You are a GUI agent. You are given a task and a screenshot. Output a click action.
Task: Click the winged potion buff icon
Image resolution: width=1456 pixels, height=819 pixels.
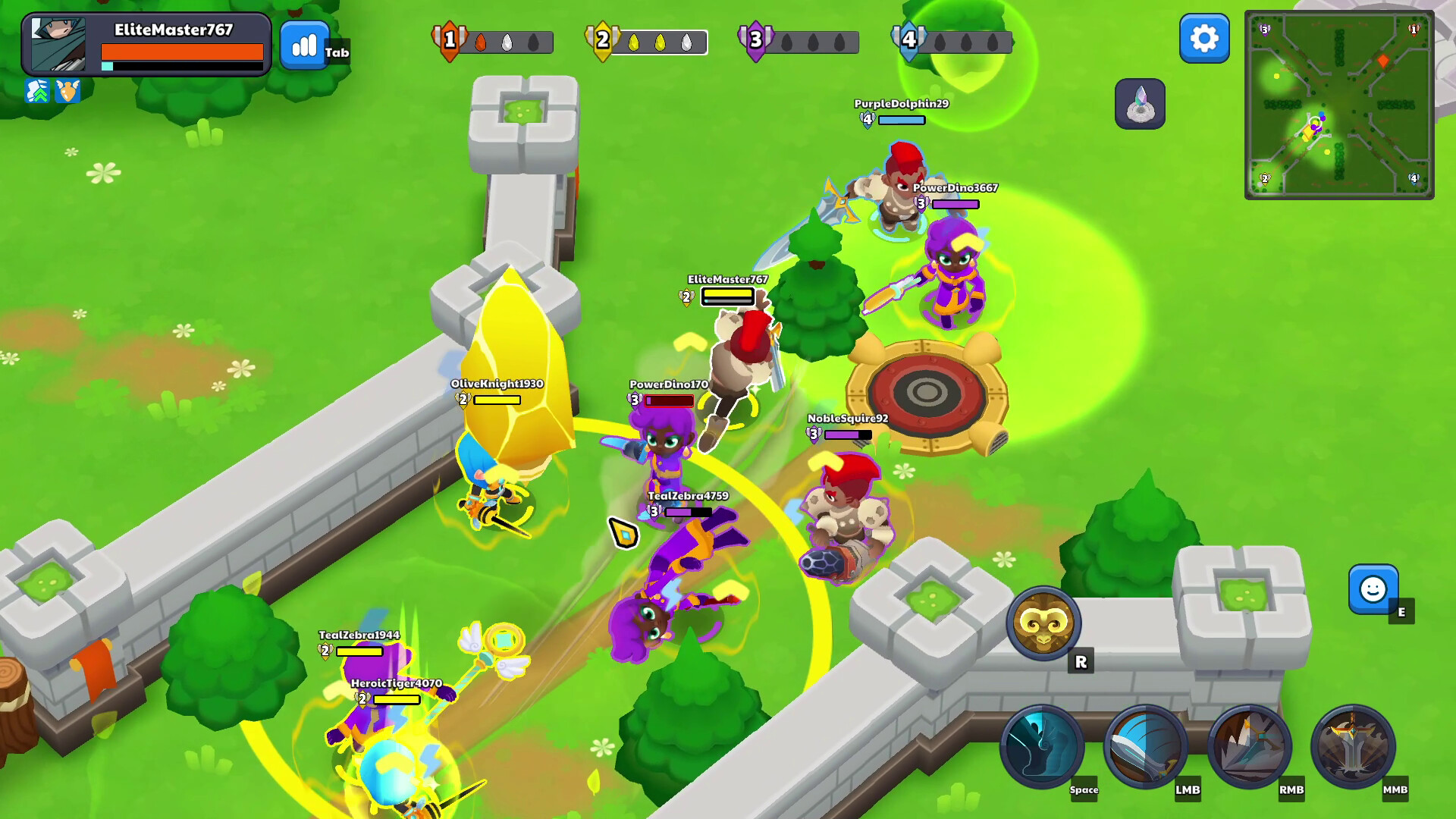[x=67, y=90]
